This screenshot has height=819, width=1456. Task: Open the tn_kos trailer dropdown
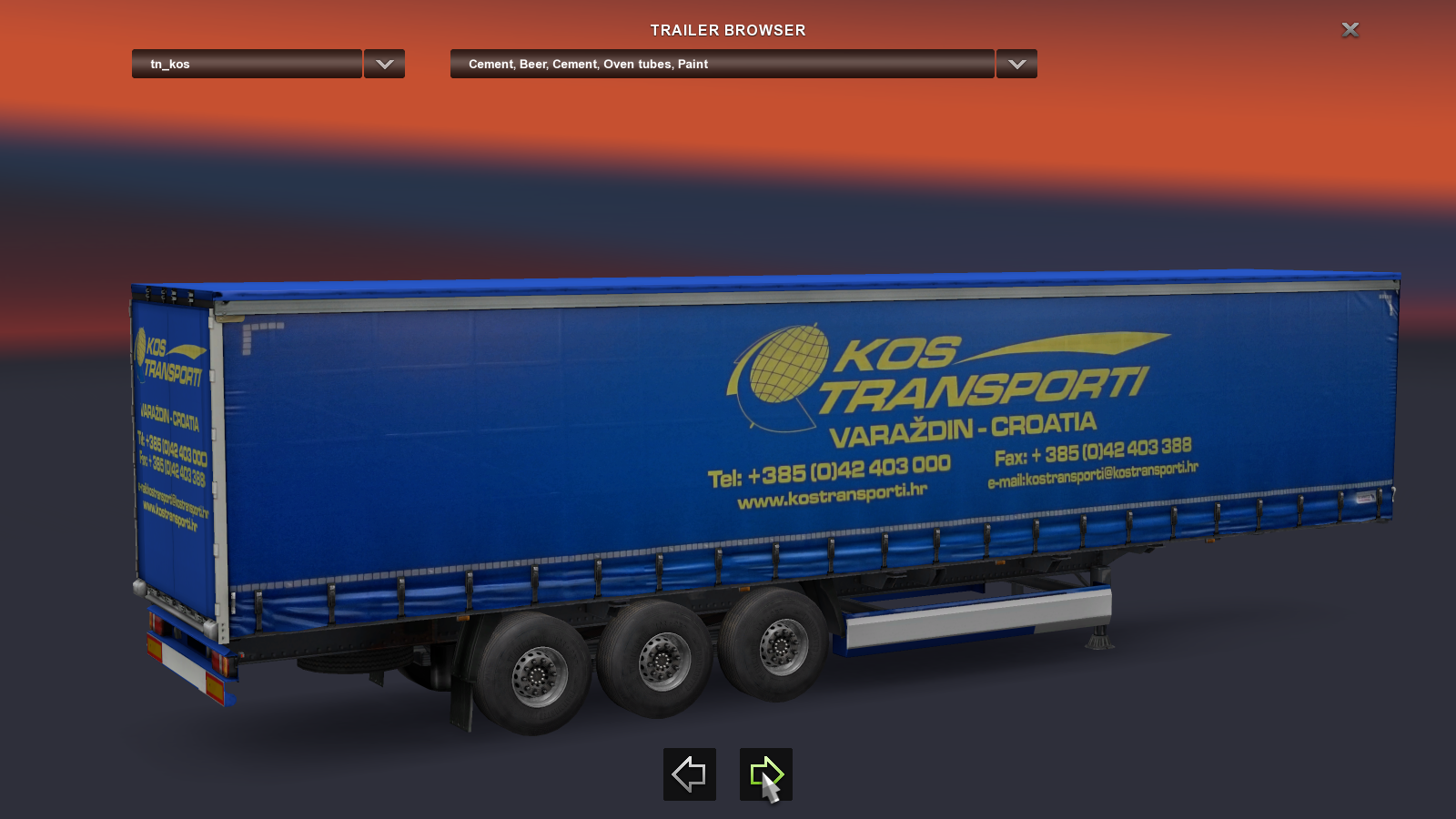click(247, 64)
